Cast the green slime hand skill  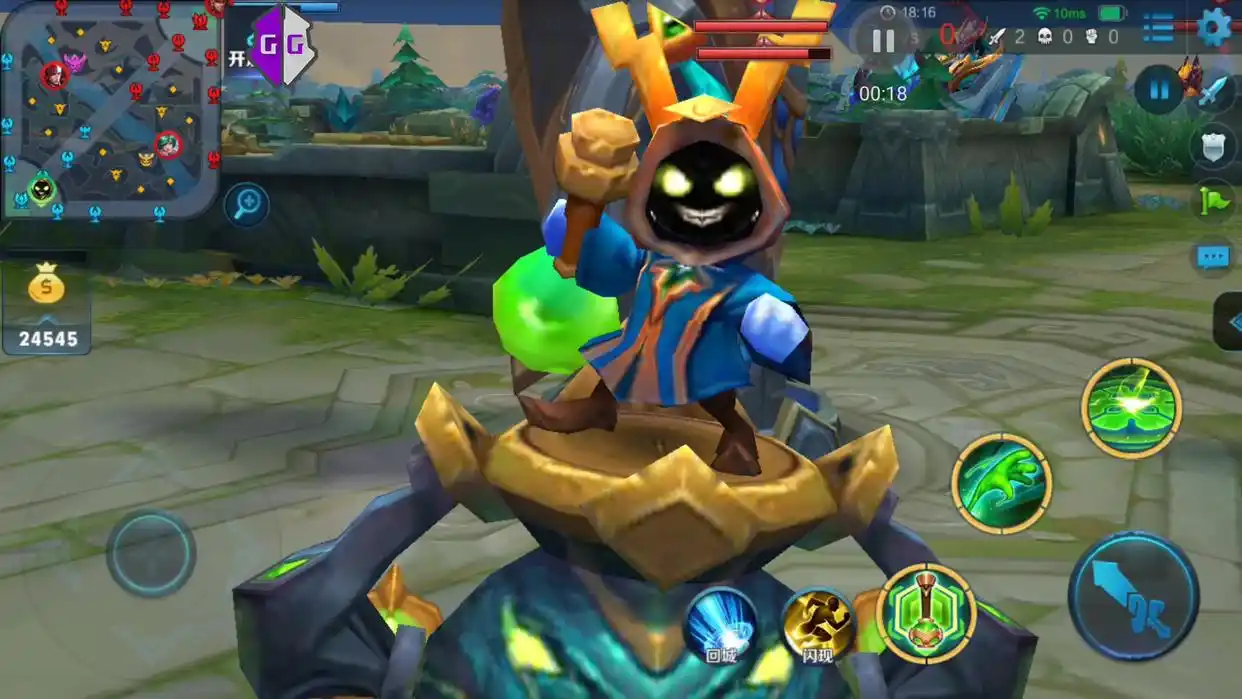pyautogui.click(x=1001, y=483)
